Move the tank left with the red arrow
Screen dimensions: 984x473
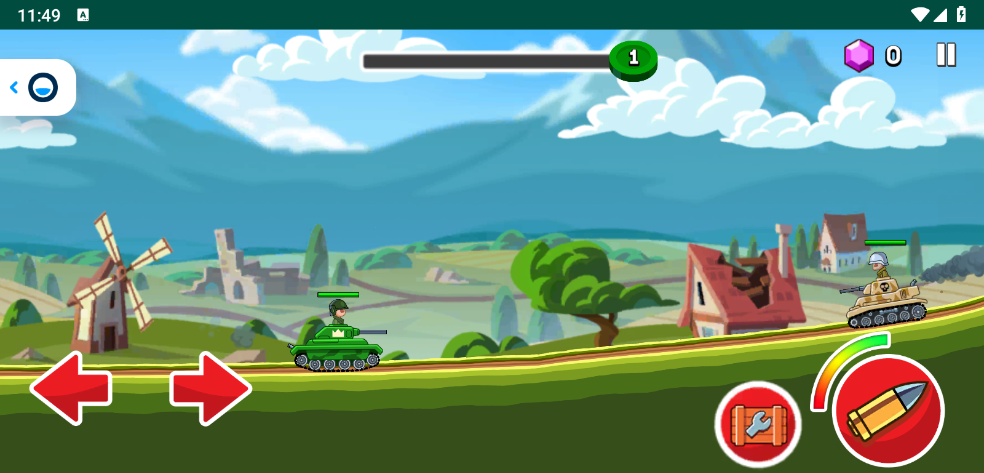tap(70, 388)
